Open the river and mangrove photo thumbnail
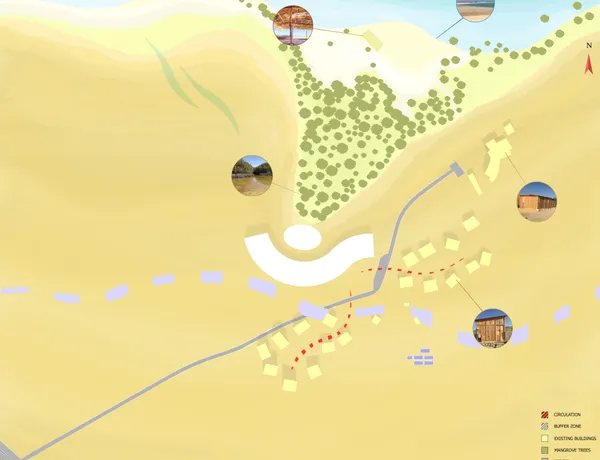 (x=252, y=177)
